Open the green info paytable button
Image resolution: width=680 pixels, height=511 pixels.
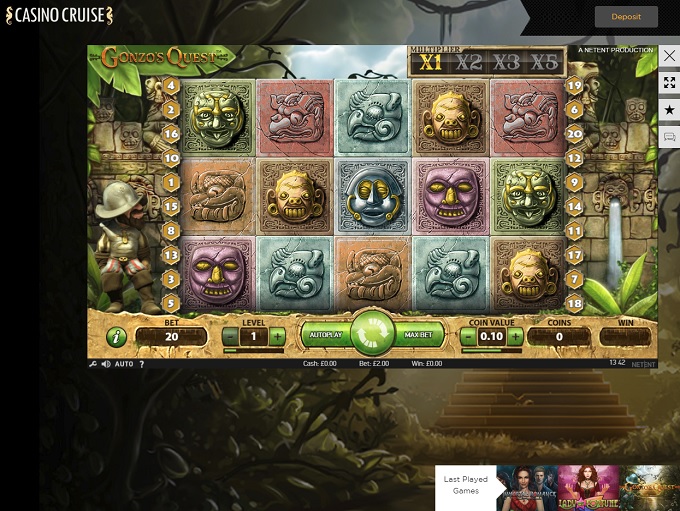point(116,336)
